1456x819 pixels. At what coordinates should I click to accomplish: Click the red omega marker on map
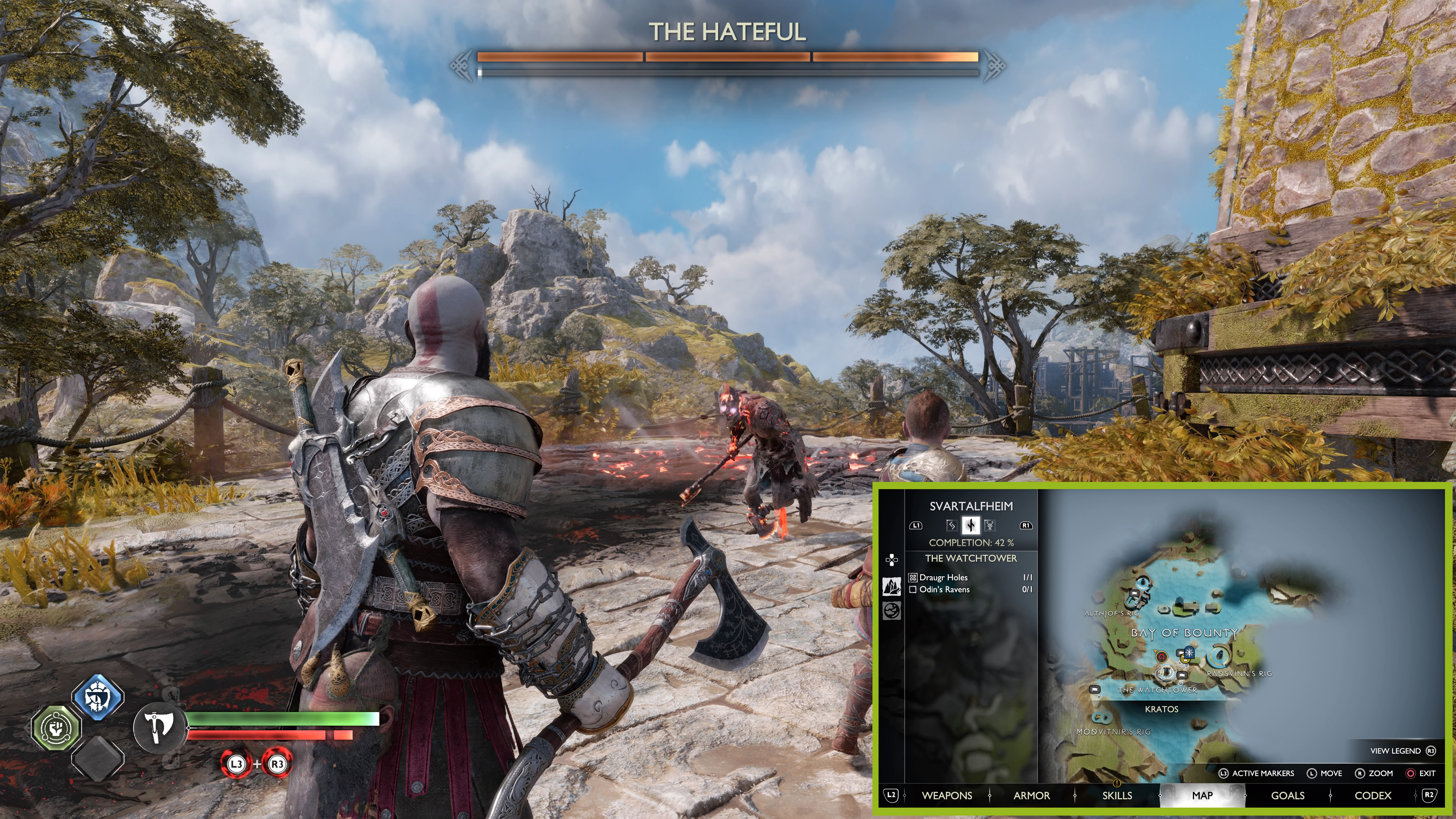[x=1161, y=657]
